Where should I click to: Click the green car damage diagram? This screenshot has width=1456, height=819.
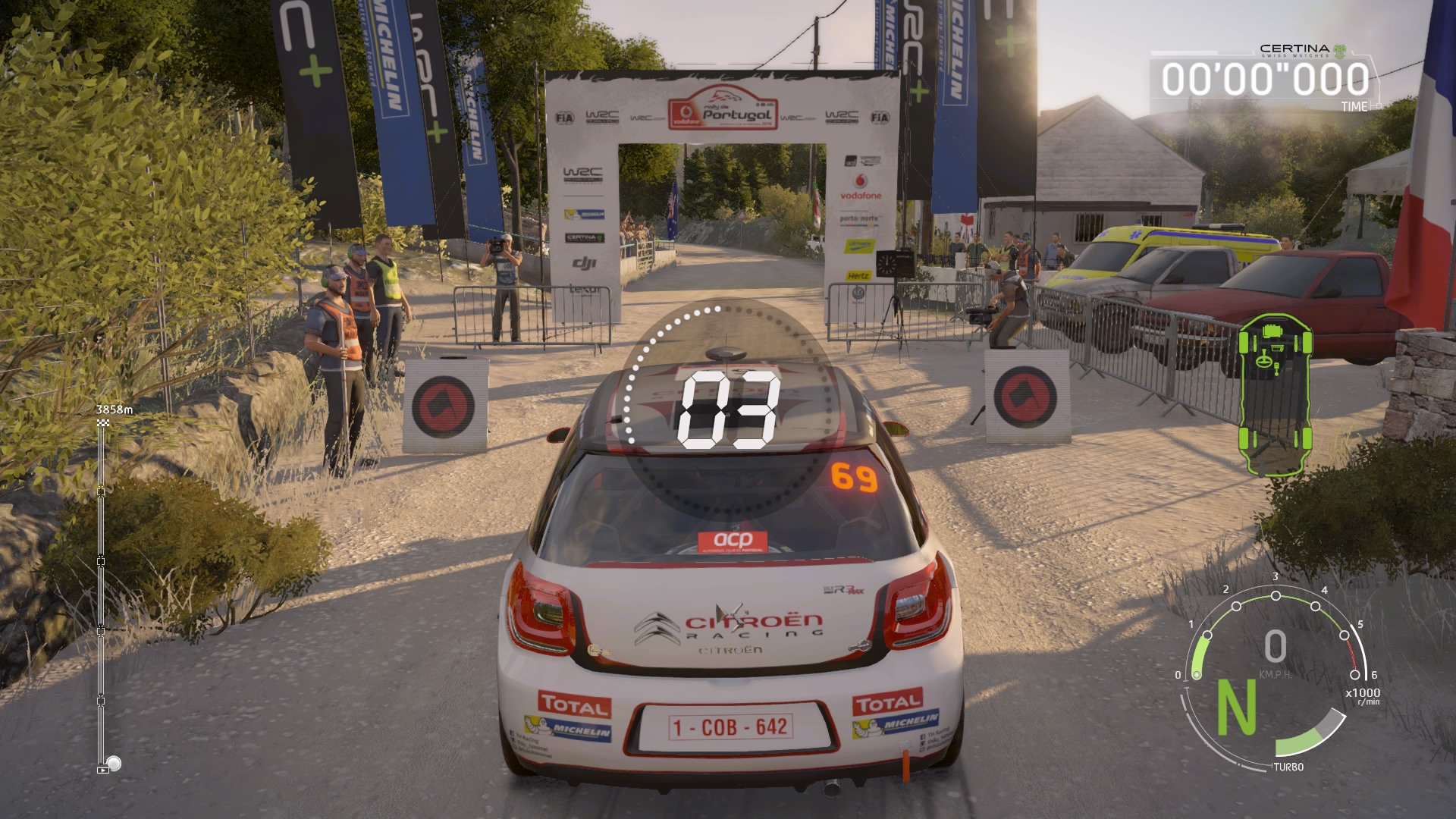tap(1275, 393)
